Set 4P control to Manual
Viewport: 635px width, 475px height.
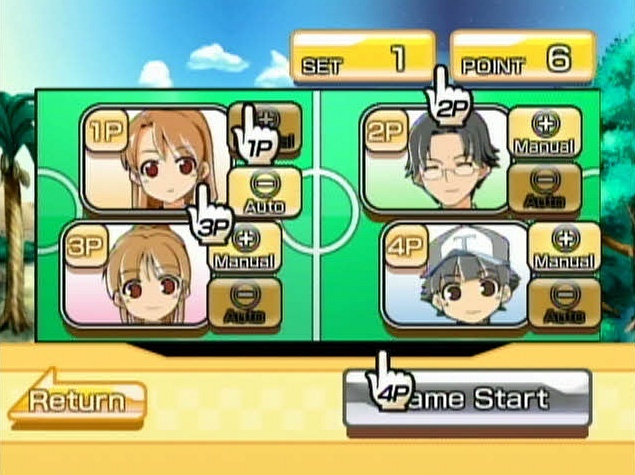click(x=565, y=247)
